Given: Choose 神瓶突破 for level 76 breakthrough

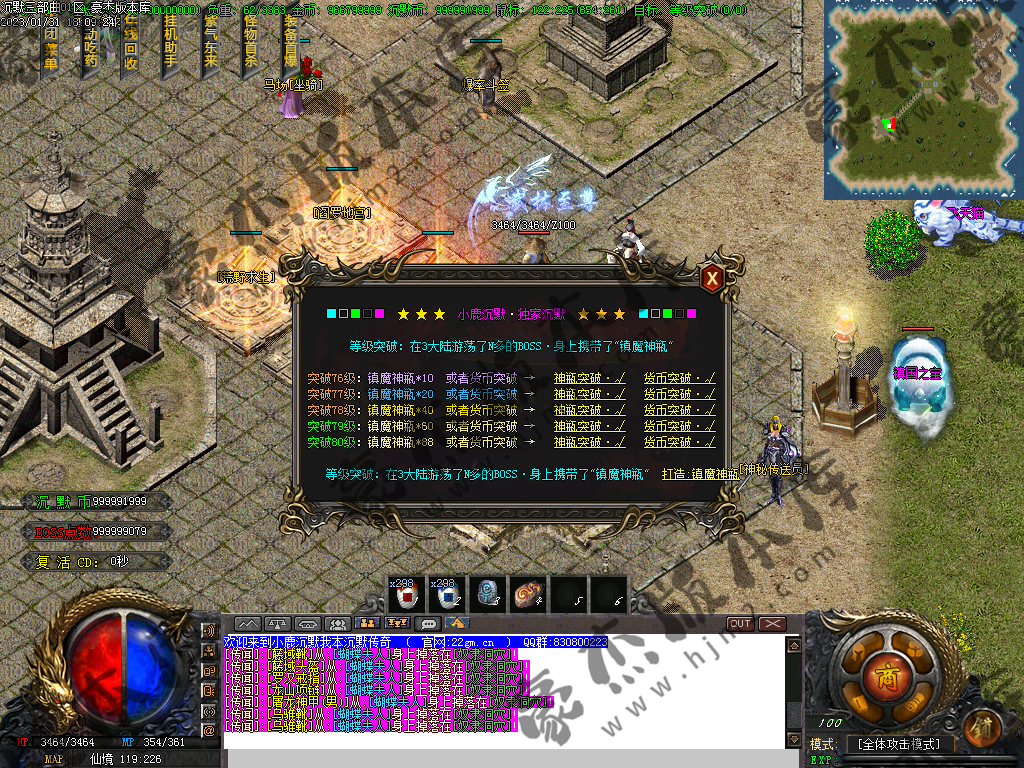Looking at the screenshot, I should coord(590,378).
